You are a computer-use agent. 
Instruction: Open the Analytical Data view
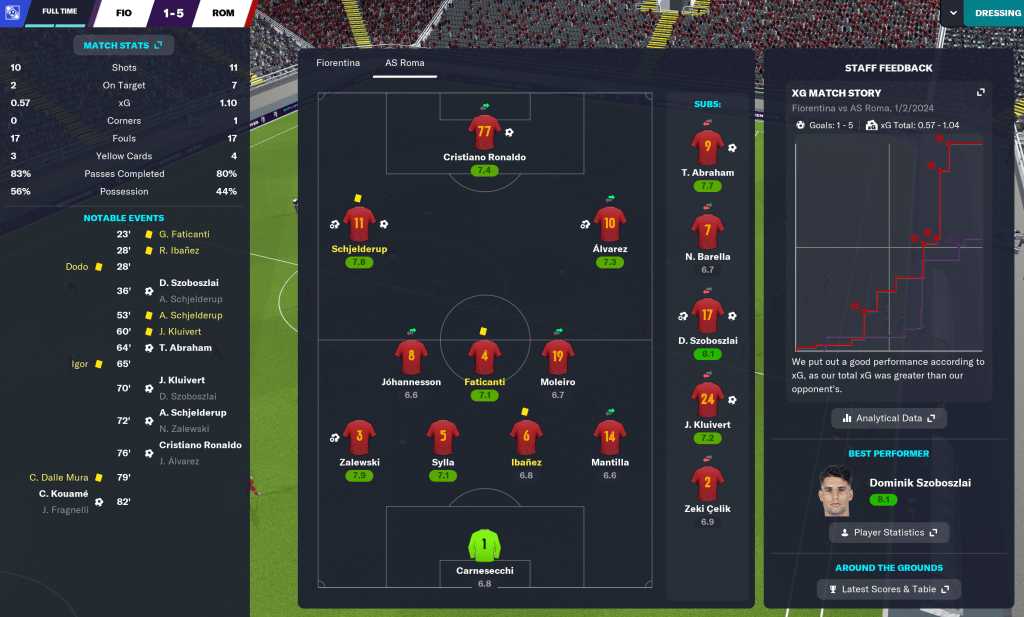888,418
